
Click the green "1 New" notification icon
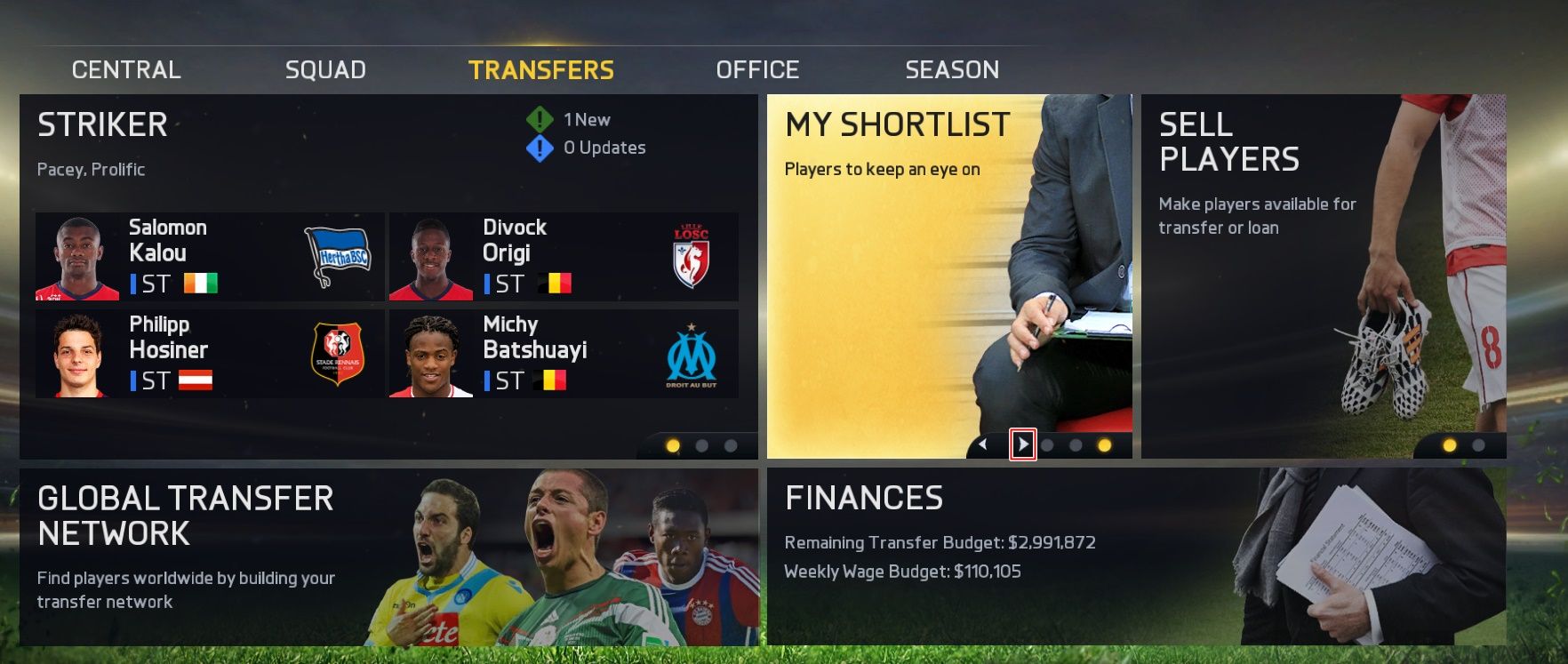[x=540, y=119]
